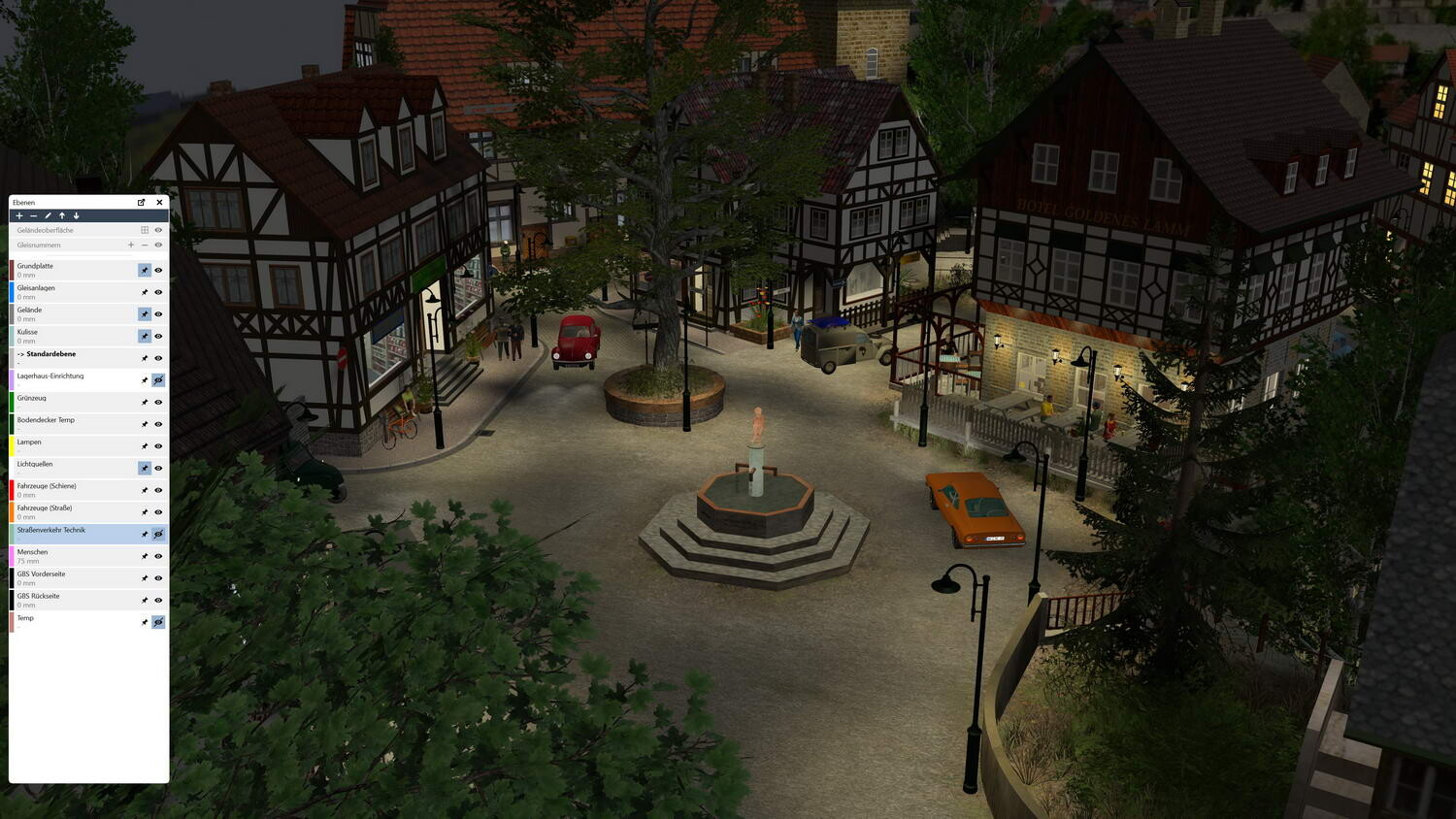Hide the Gleisanlagen layer

(158, 292)
